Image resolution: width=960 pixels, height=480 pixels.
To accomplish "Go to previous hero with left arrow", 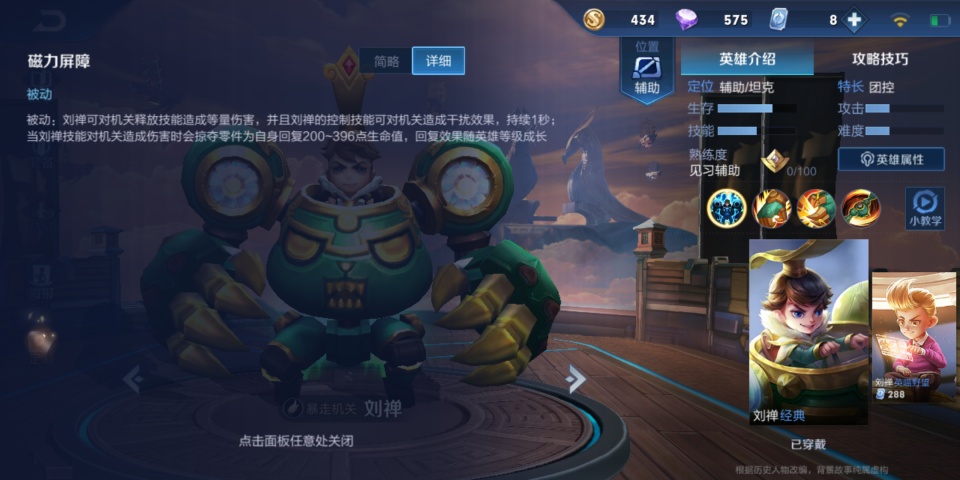I will (x=133, y=379).
